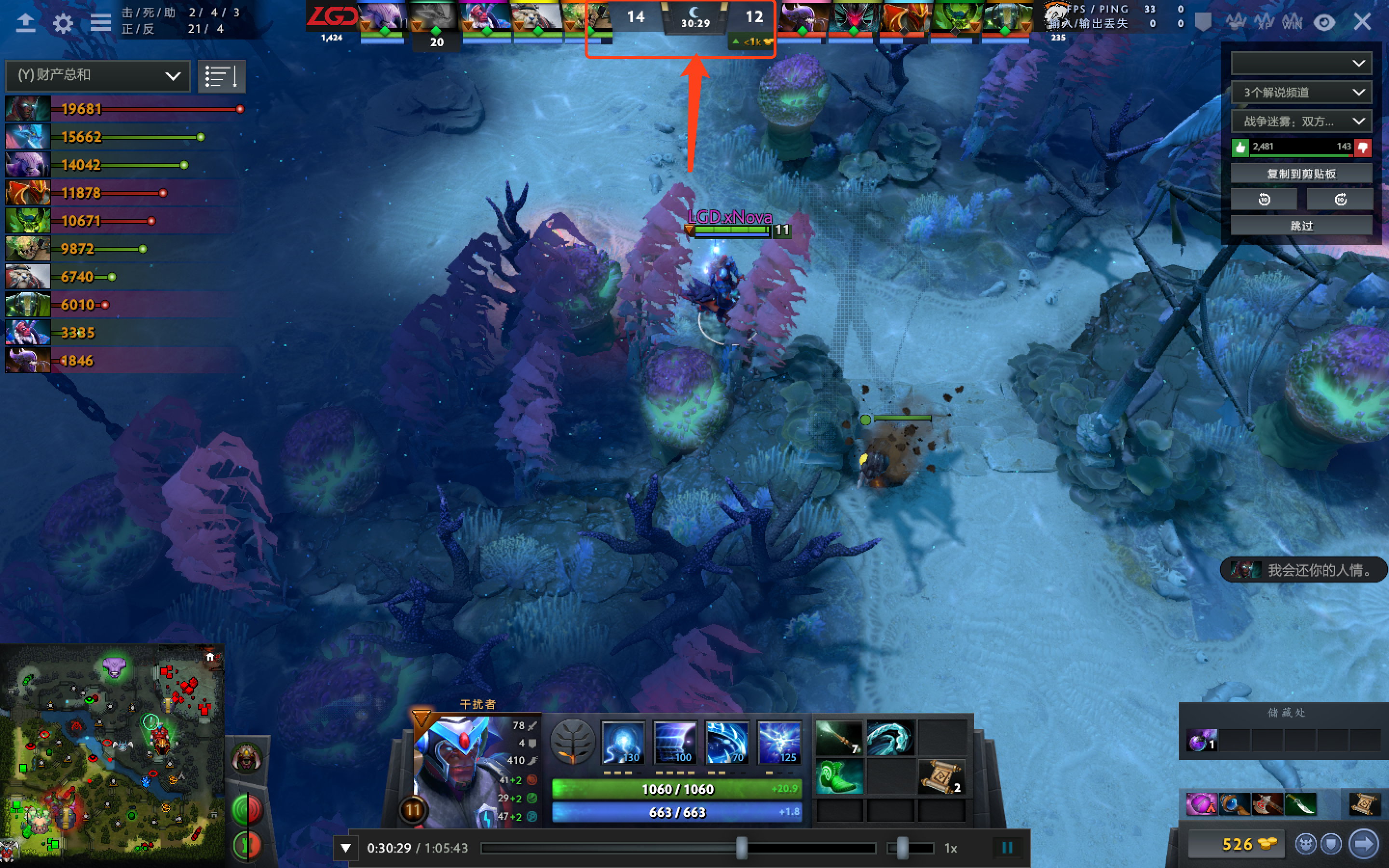Expand the 战争迷雾 fog of war dropdown
Screen dimensions: 1389x868
pos(1301,121)
